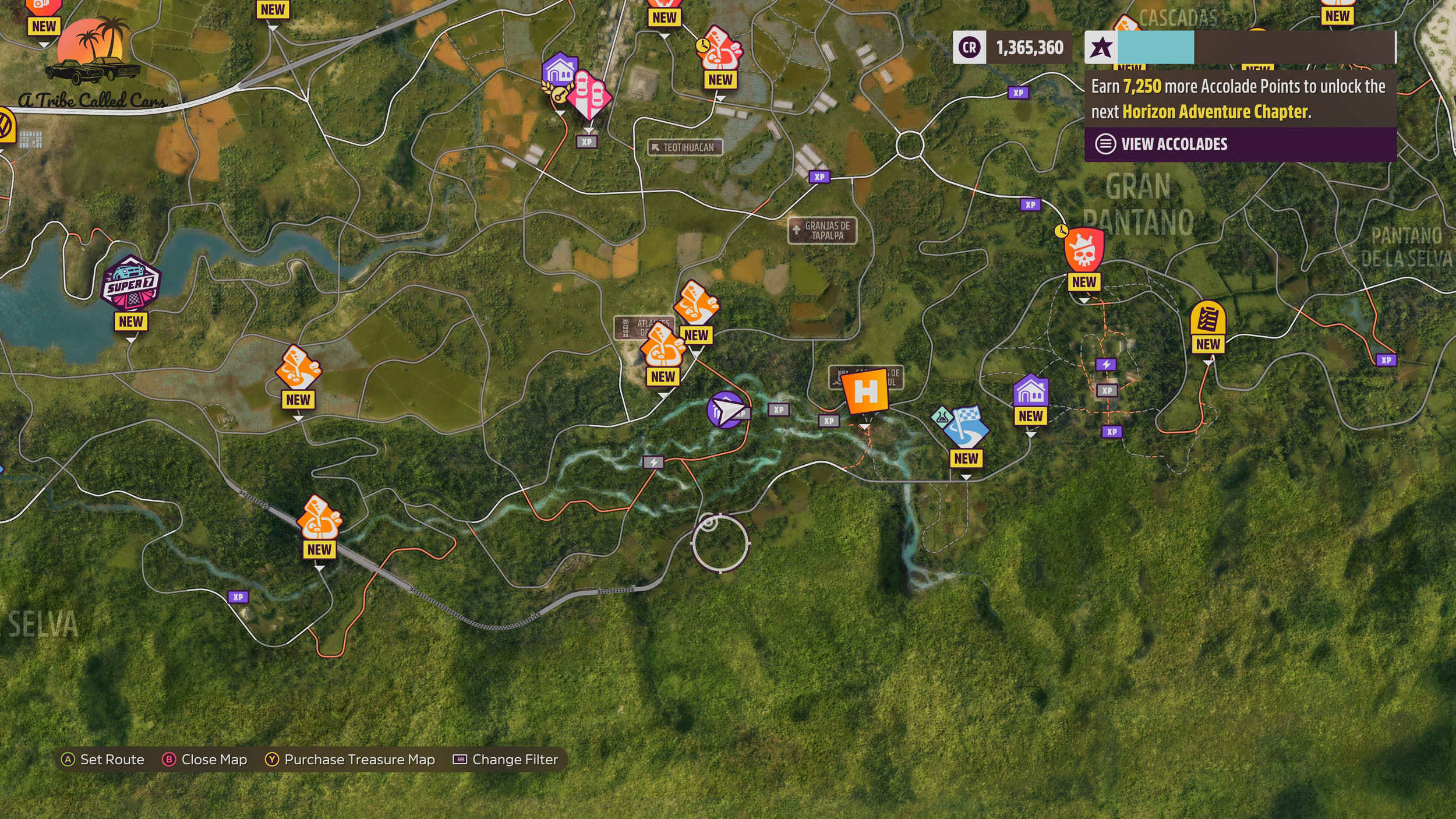1456x819 pixels.
Task: Click the Granjas de Tapalpa landmark label
Action: [822, 231]
